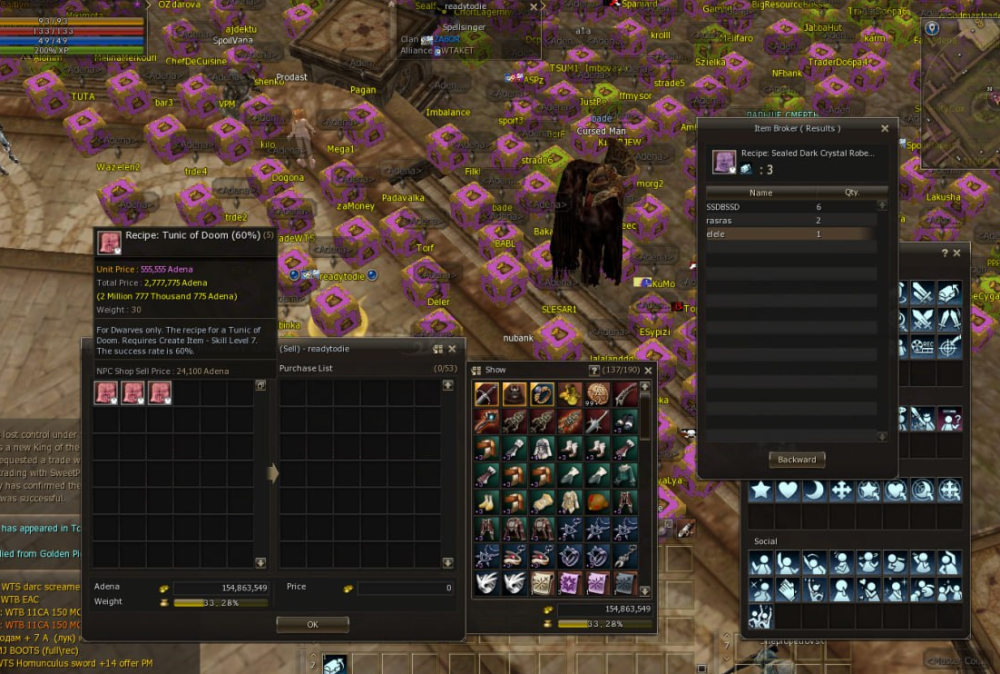Confirm the sell list with OK
The width and height of the screenshot is (1000, 674).
(x=312, y=624)
